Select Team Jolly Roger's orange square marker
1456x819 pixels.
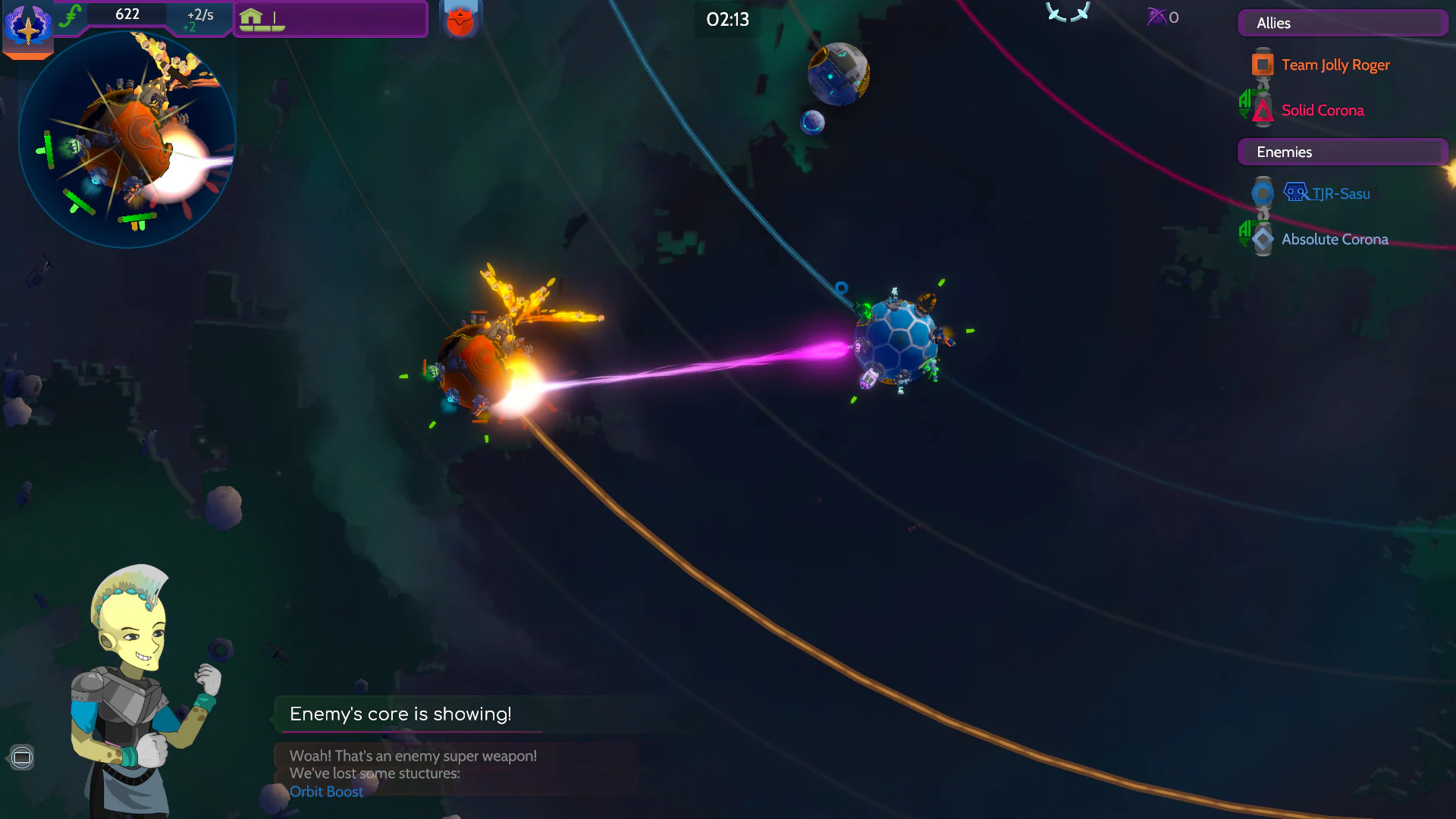tap(1262, 64)
